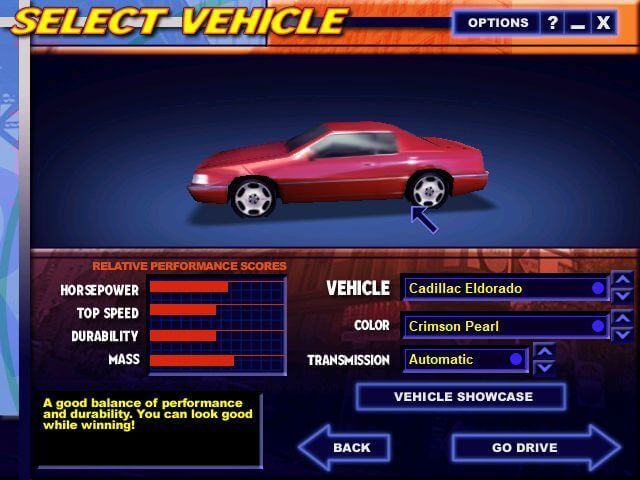
Task: Open the Cadillac Eldorado vehicle dropdown
Action: click(x=505, y=288)
